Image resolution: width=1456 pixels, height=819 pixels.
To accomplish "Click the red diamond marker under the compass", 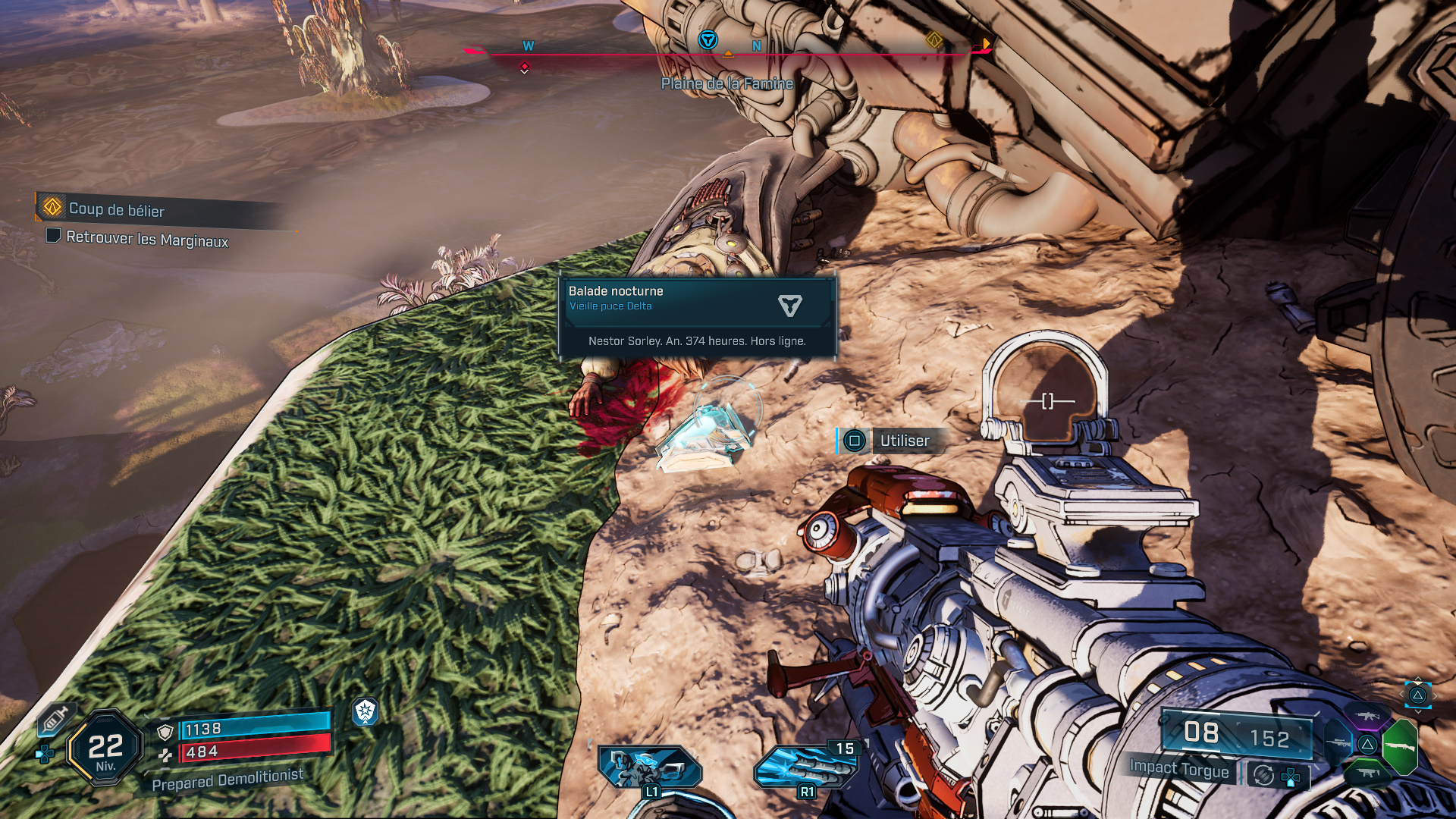I will pyautogui.click(x=524, y=67).
